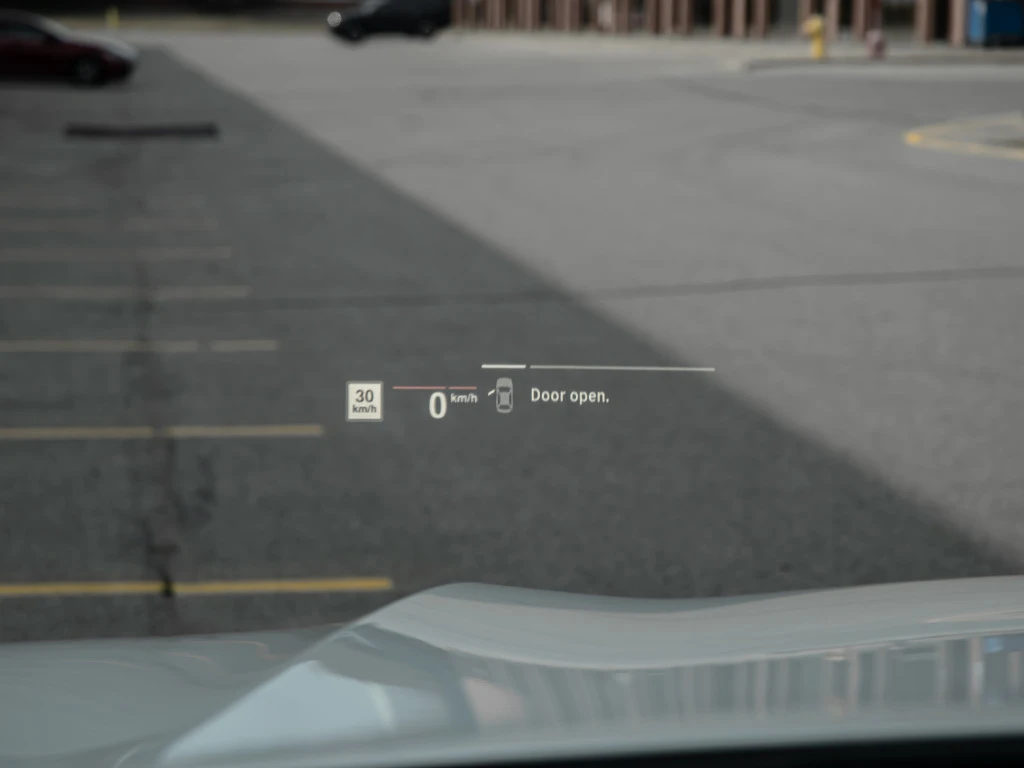
Task: Click the "Door open." warning message
Action: tap(569, 396)
